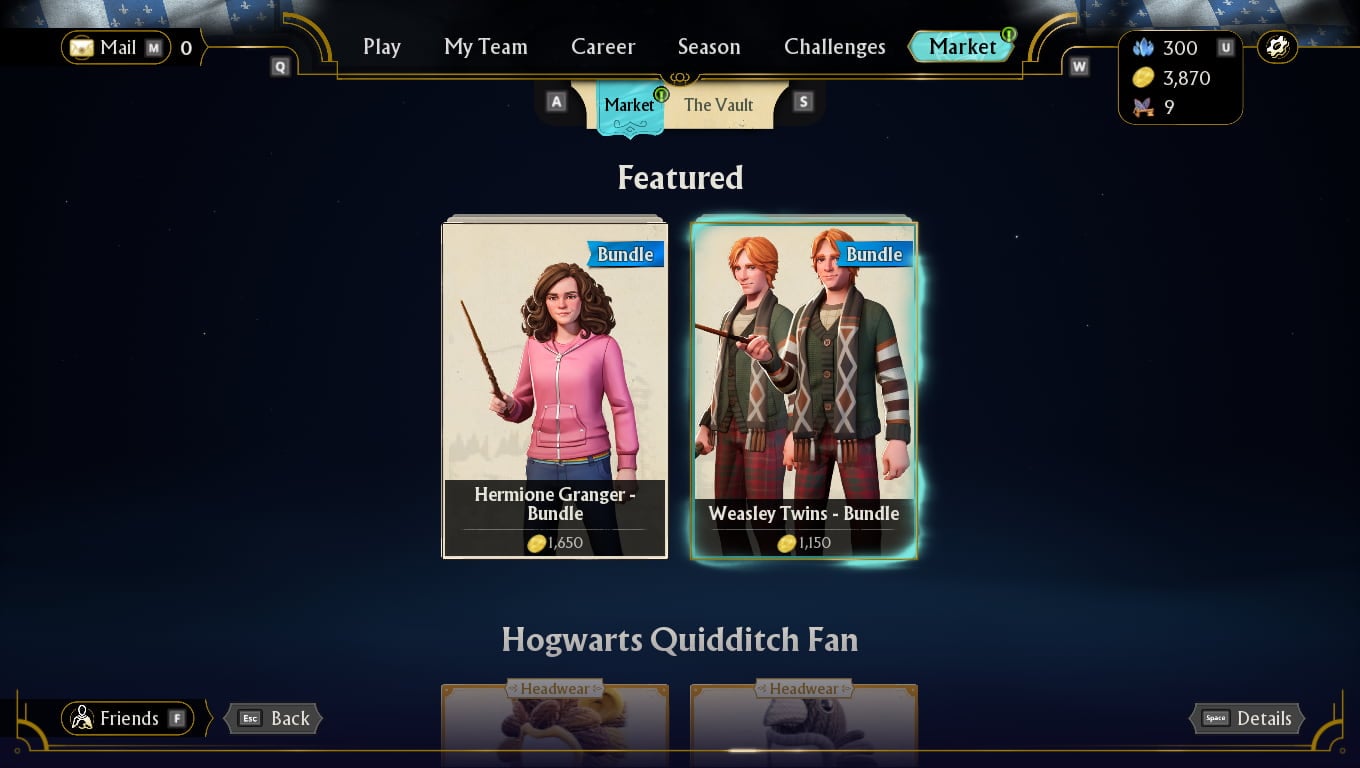The height and width of the screenshot is (768, 1360).
Task: View Details of the selected bundle
Action: [1246, 718]
